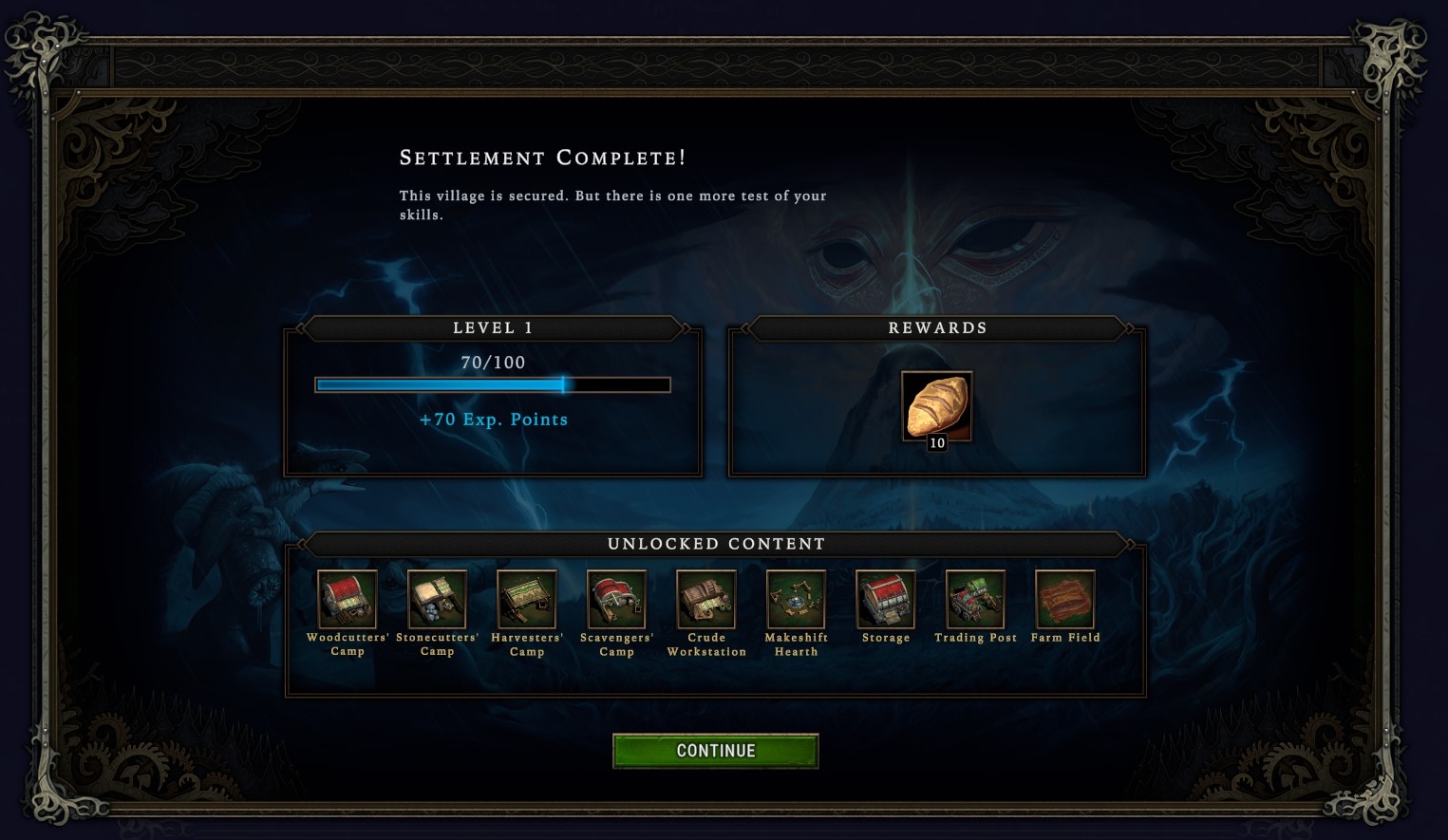Continue past the Settlement Complete screen
Viewport: 1448px width, 840px height.
715,751
